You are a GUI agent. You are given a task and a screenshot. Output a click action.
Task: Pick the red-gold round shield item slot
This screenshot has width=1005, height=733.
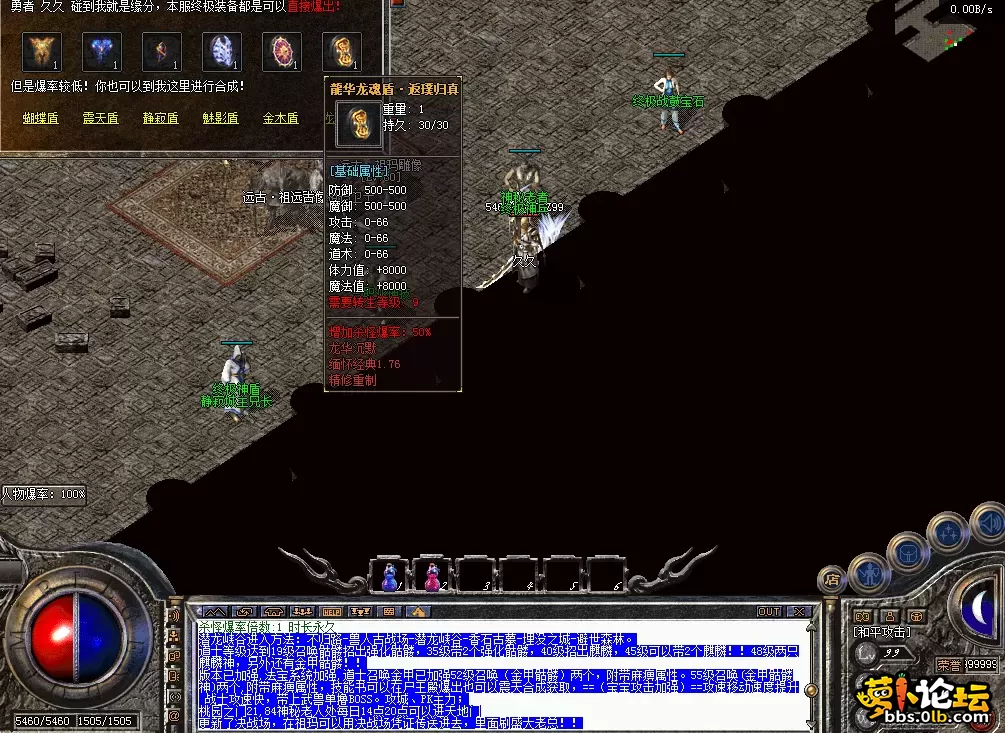coord(282,52)
